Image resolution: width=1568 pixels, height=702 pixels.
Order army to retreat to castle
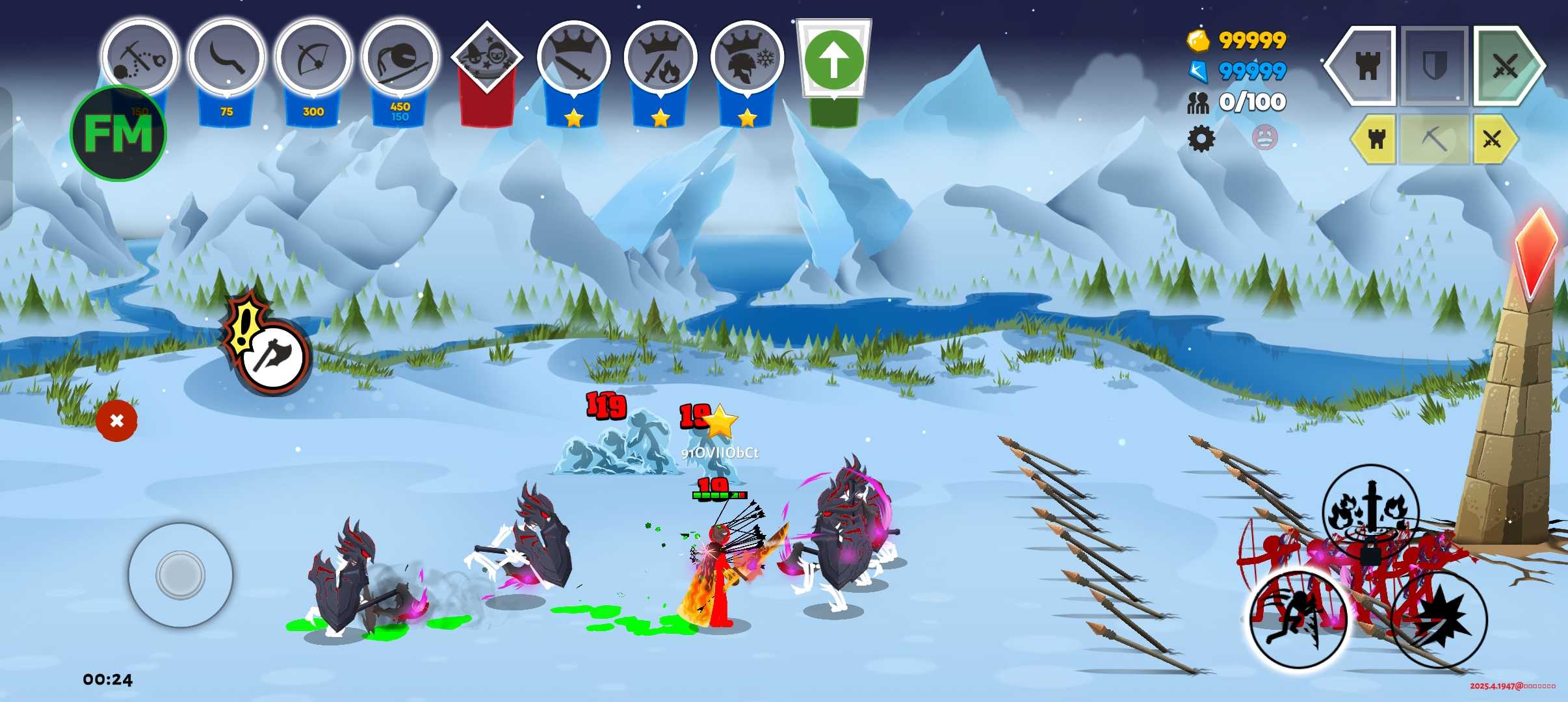[1365, 66]
